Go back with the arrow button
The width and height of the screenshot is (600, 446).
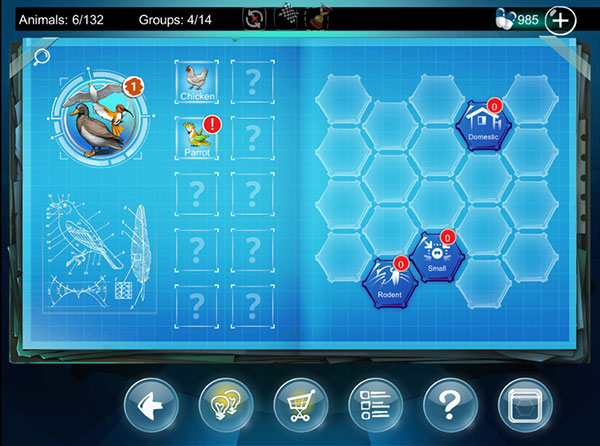152,407
